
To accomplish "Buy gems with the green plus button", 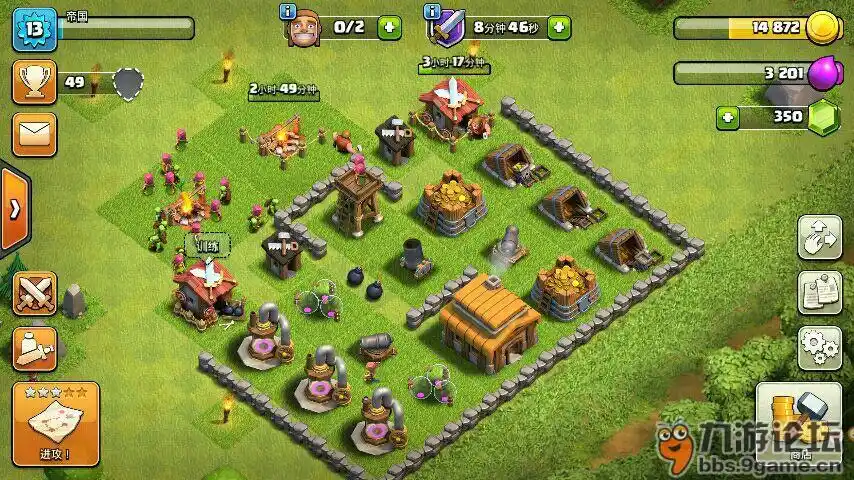I will coord(728,117).
